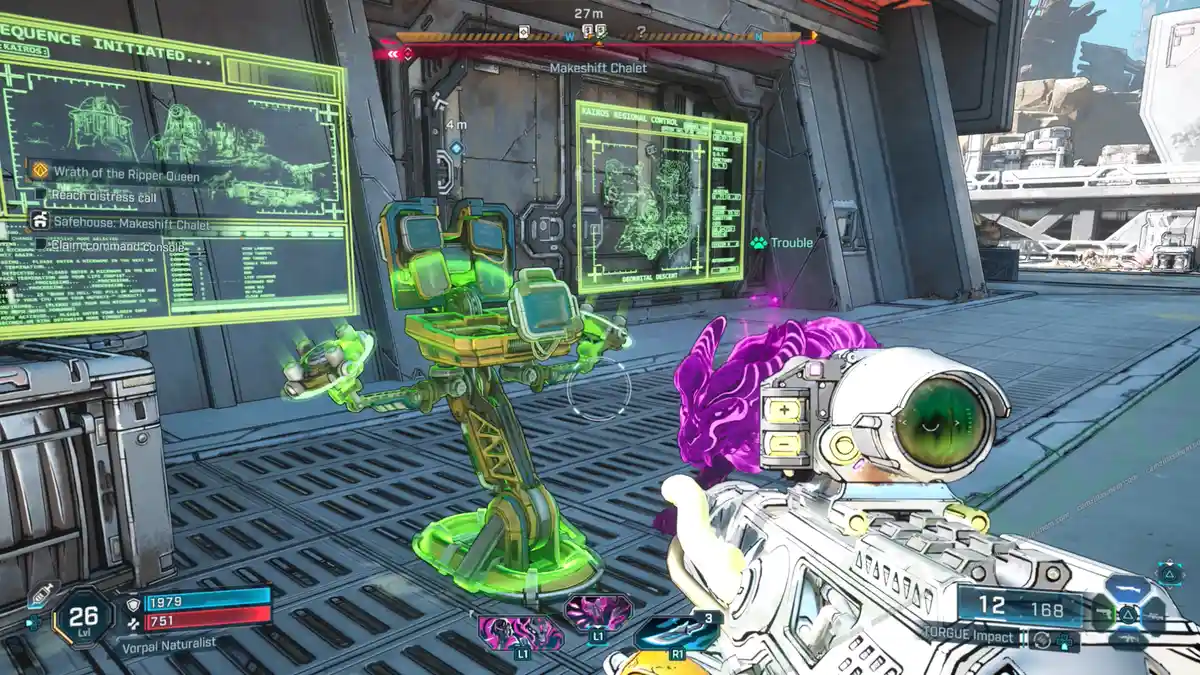This screenshot has width=1200, height=675.
Task: Select the Wrath of the Ripper Queen quest tracker
Action: 125,175
